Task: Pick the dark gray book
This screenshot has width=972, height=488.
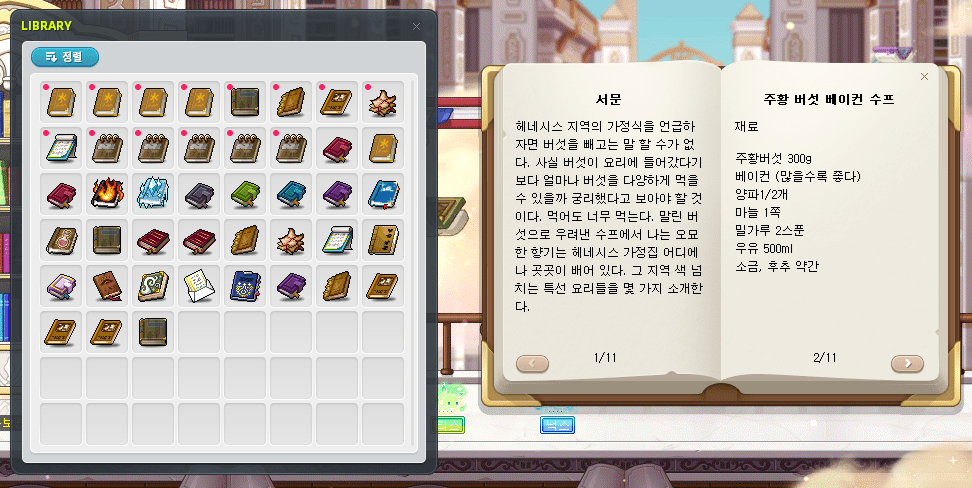Action: [x=198, y=193]
